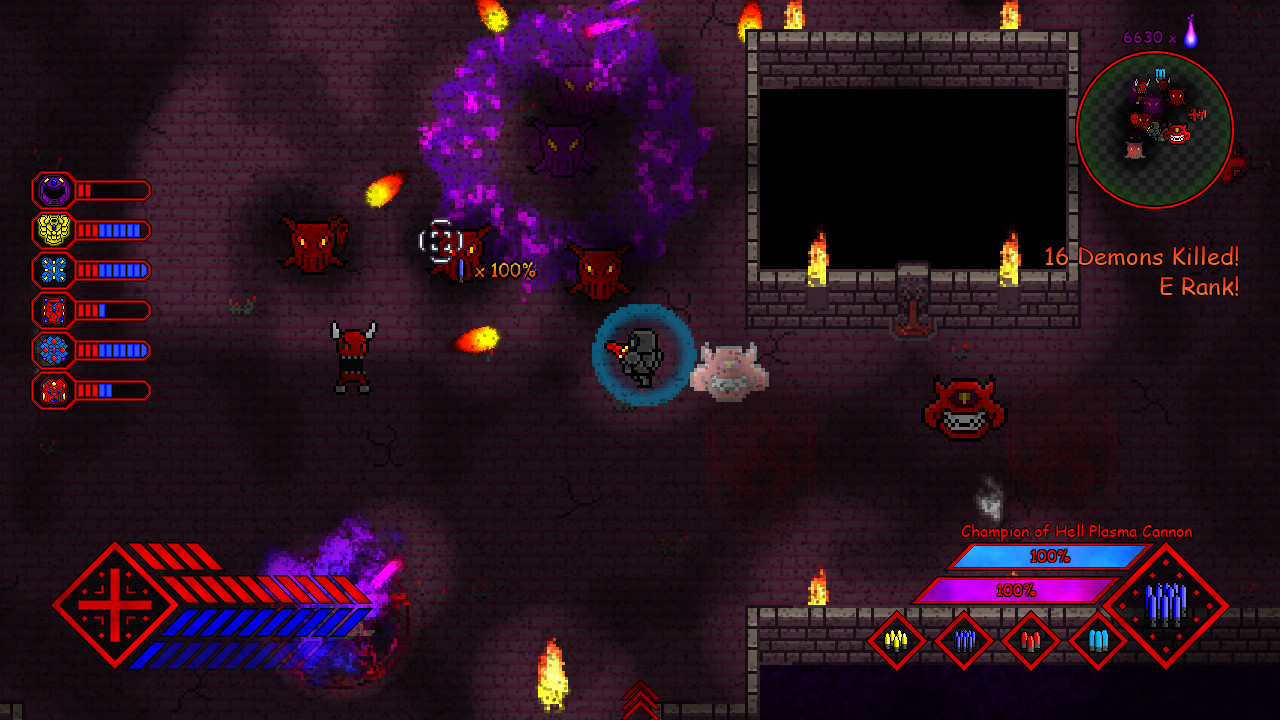Viewport: 1280px width, 720px height.
Task: Click the blue crystal flower relic icon
Action: (x=55, y=350)
